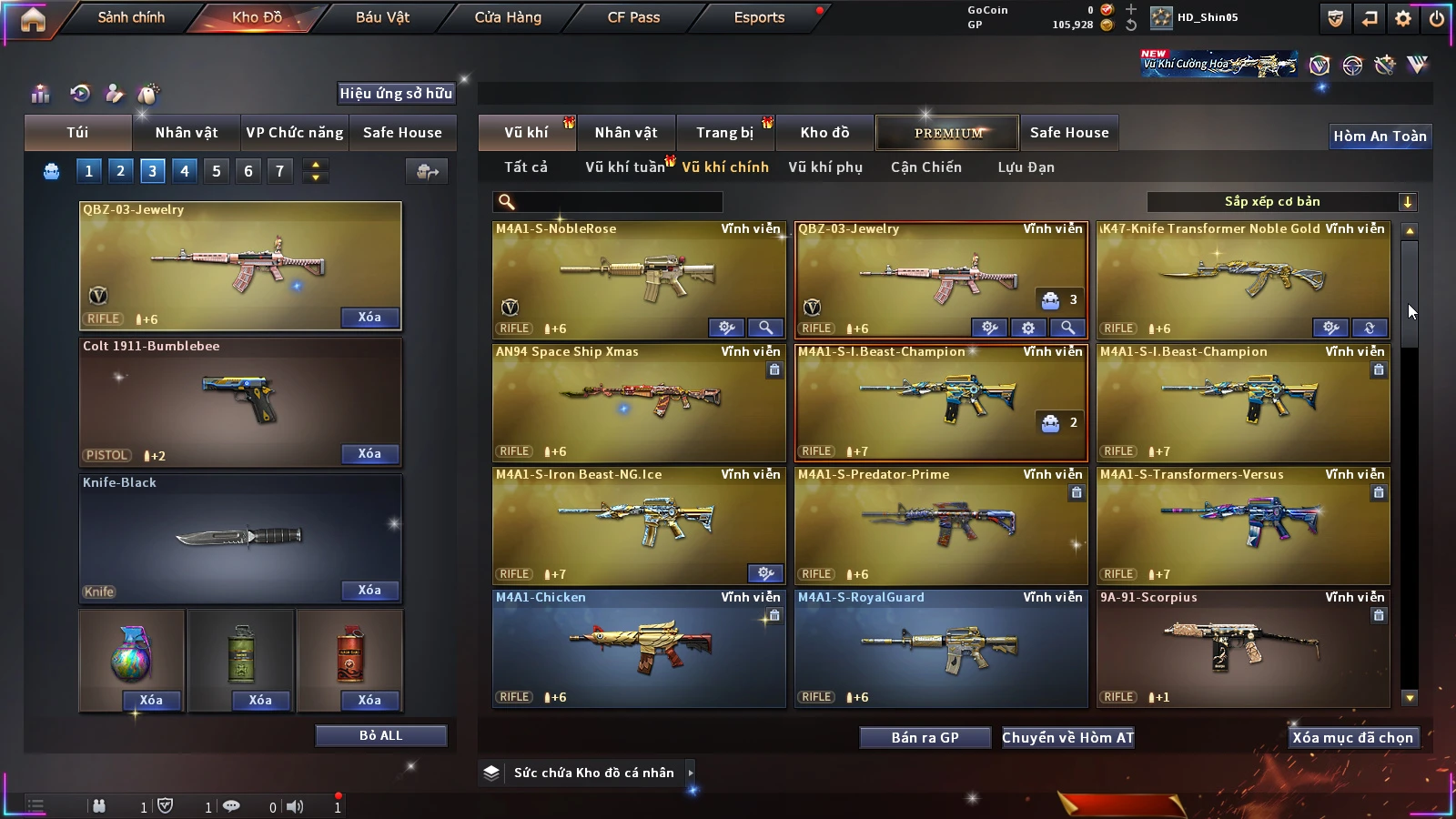Sell selected item with Bán ra GP
Screen dimensions: 1456x819
tap(925, 737)
